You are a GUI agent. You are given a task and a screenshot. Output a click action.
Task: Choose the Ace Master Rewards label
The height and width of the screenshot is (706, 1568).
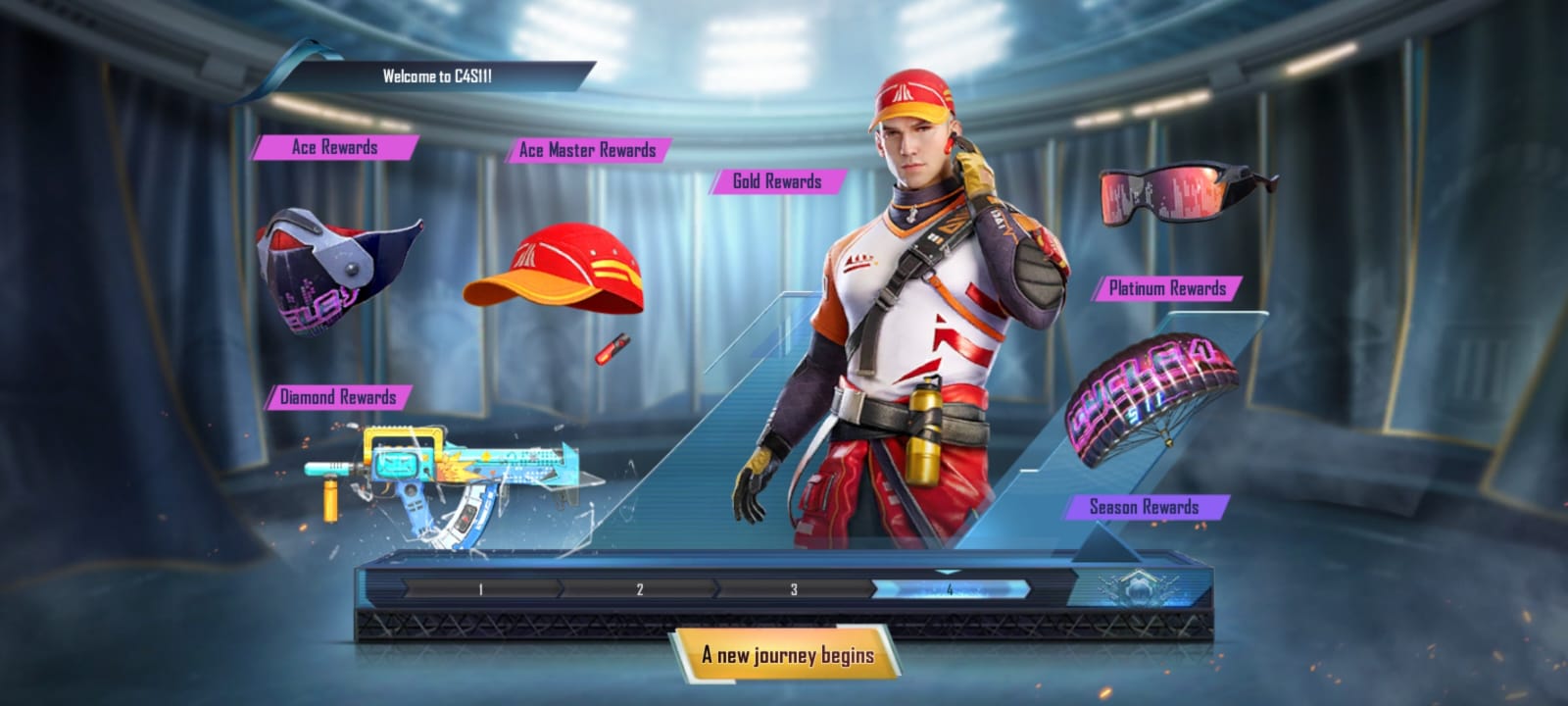tap(587, 150)
